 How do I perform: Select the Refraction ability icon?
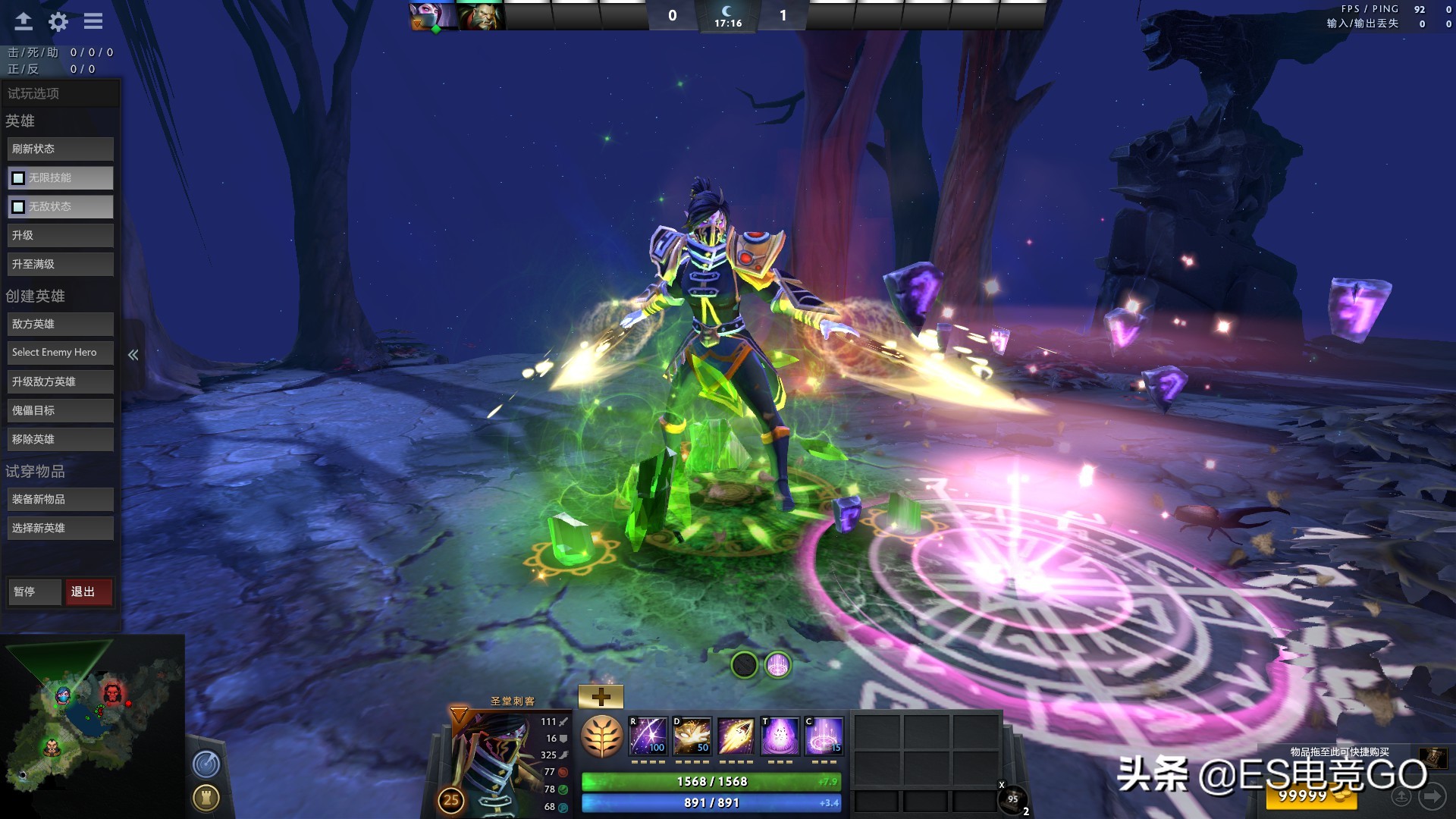(648, 736)
